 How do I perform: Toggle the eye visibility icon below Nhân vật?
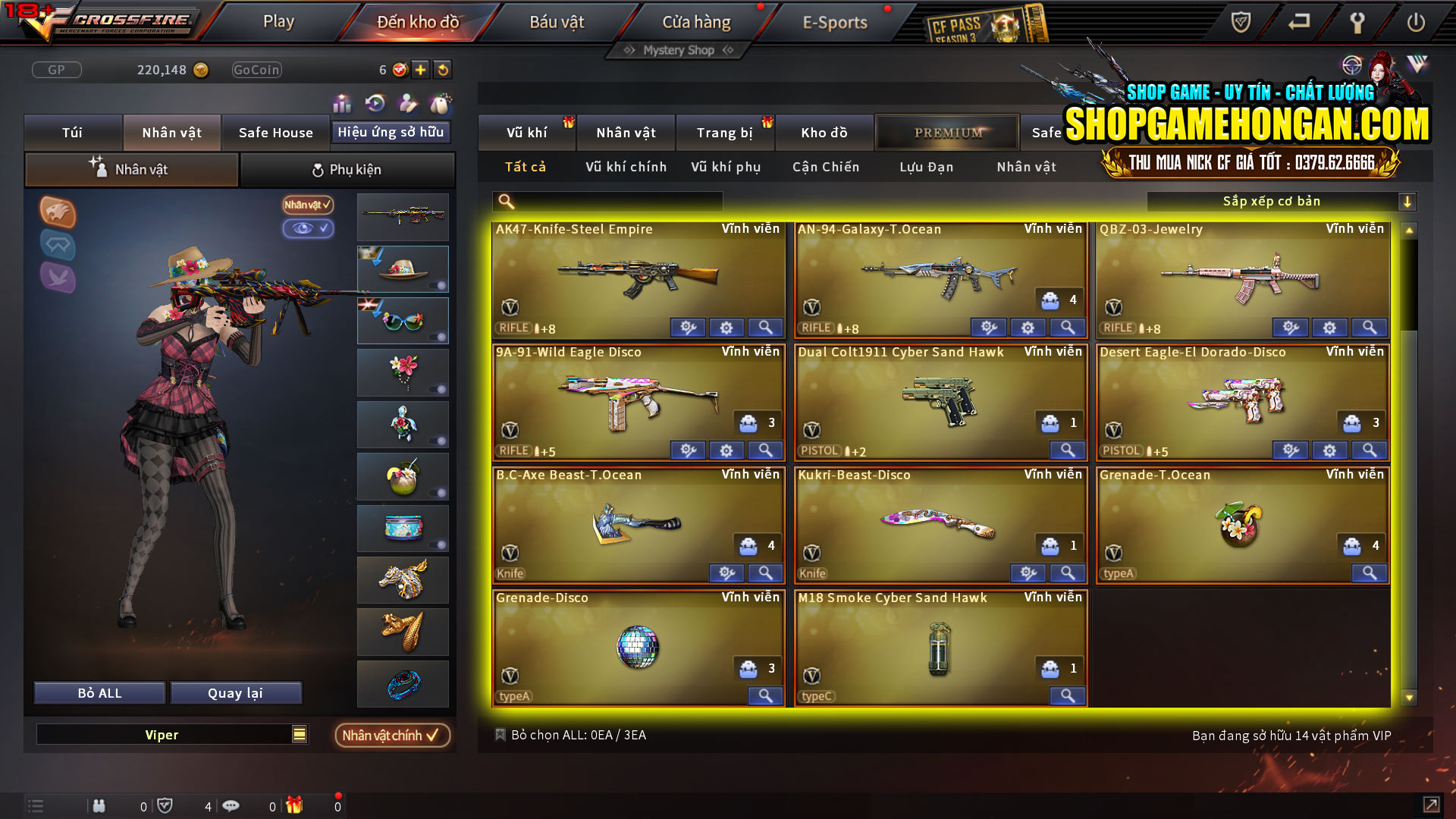pyautogui.click(x=308, y=229)
